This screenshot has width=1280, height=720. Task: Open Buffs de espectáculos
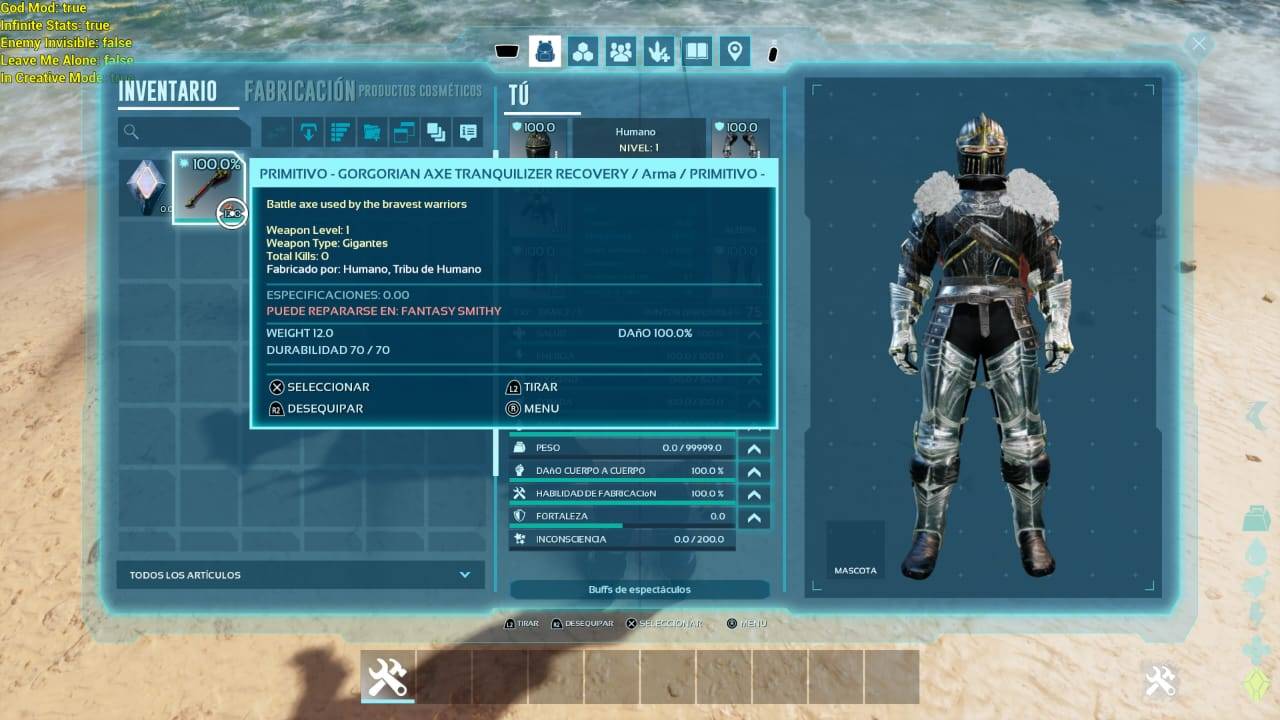click(x=639, y=590)
